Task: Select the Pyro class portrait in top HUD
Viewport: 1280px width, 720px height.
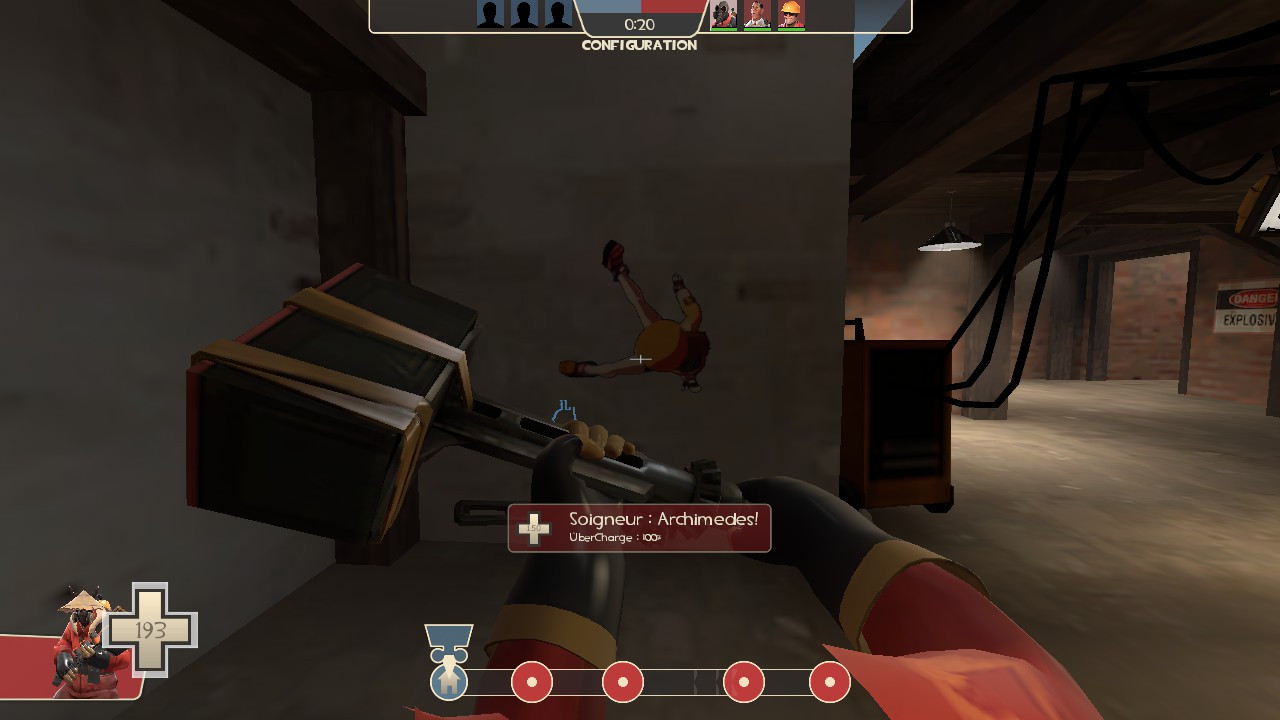Action: click(724, 13)
